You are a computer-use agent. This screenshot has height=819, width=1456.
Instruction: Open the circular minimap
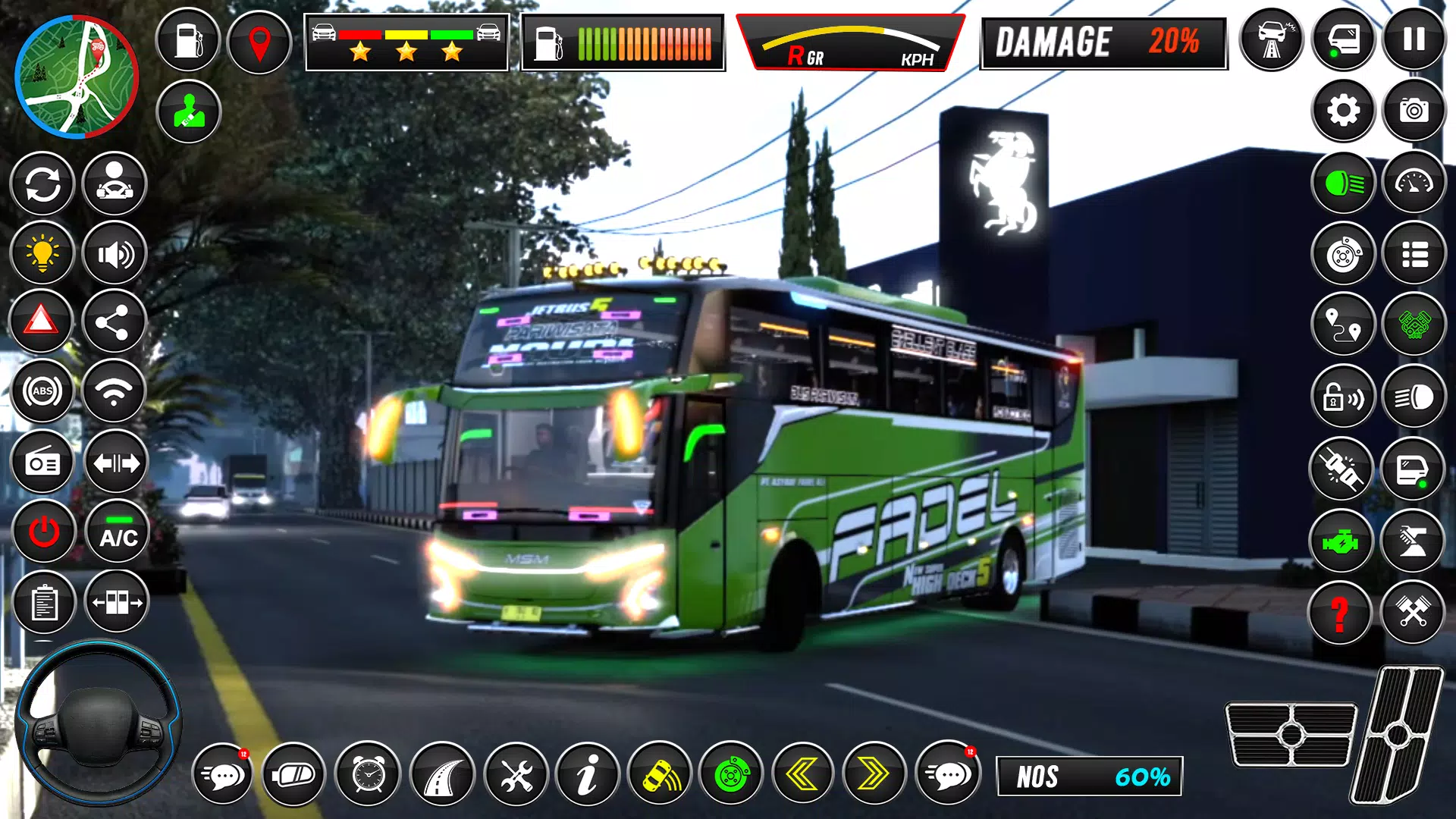point(77,77)
